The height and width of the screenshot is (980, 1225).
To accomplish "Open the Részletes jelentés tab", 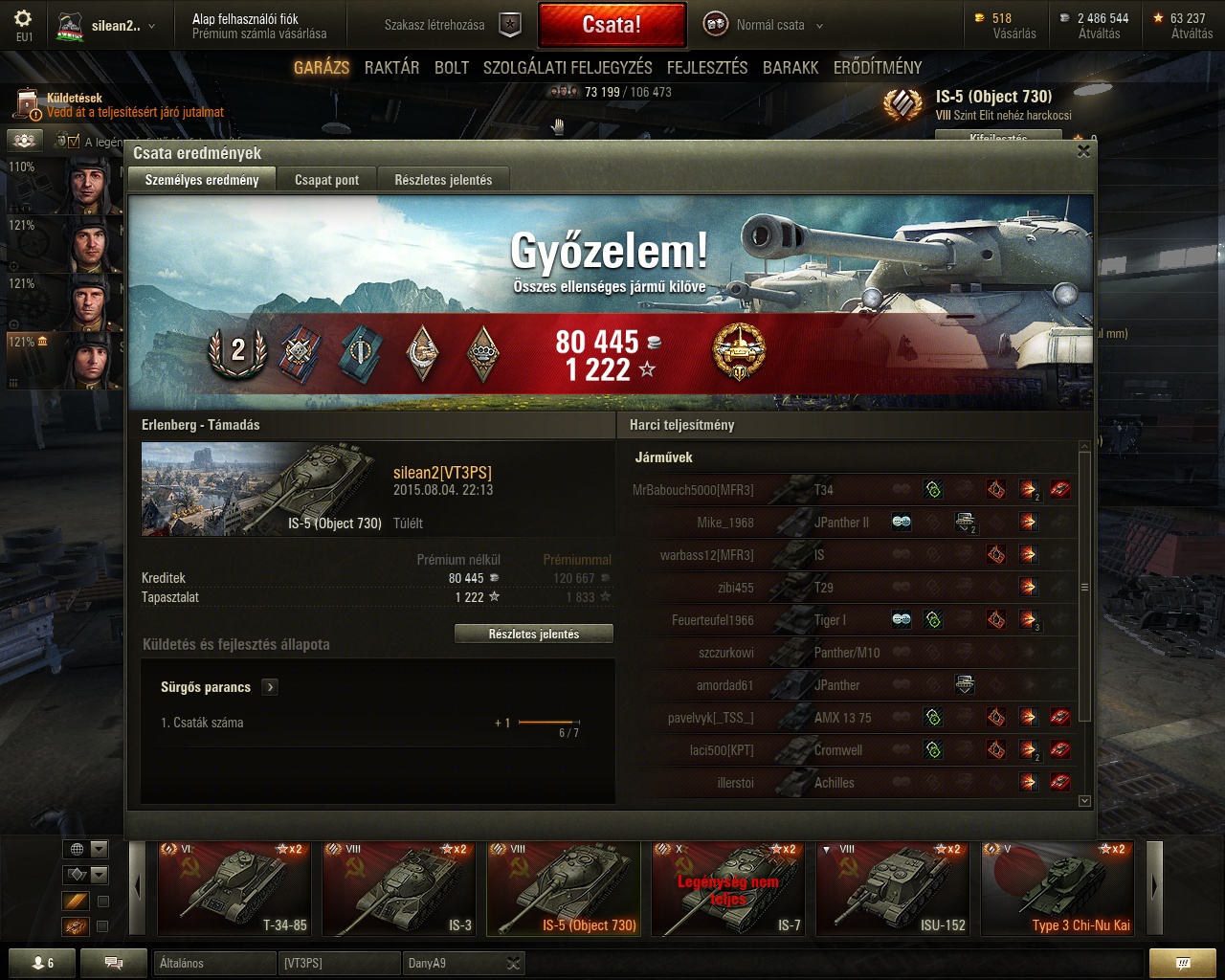I will pyautogui.click(x=443, y=180).
